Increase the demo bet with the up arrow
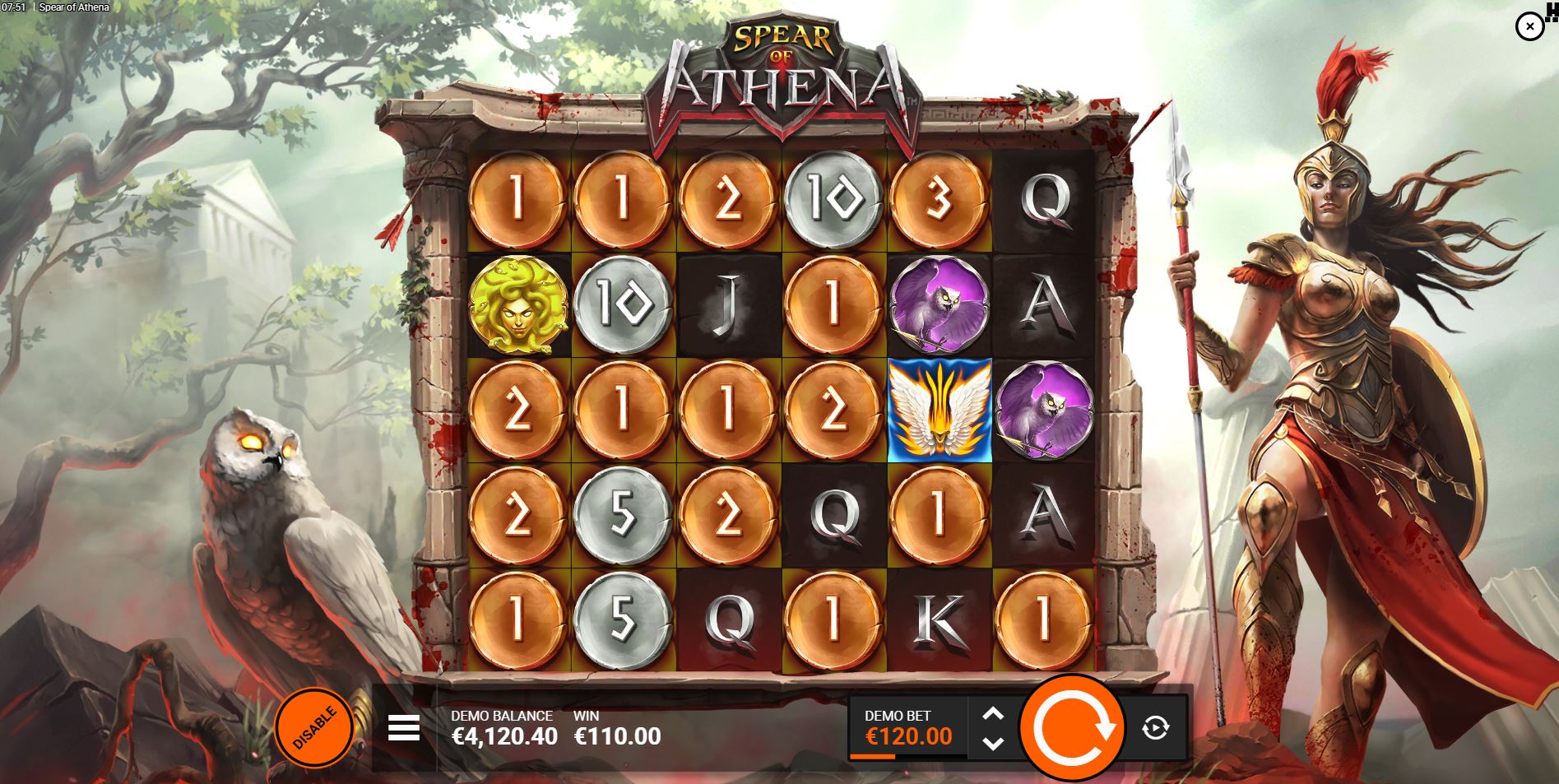The image size is (1559, 784). coord(994,714)
